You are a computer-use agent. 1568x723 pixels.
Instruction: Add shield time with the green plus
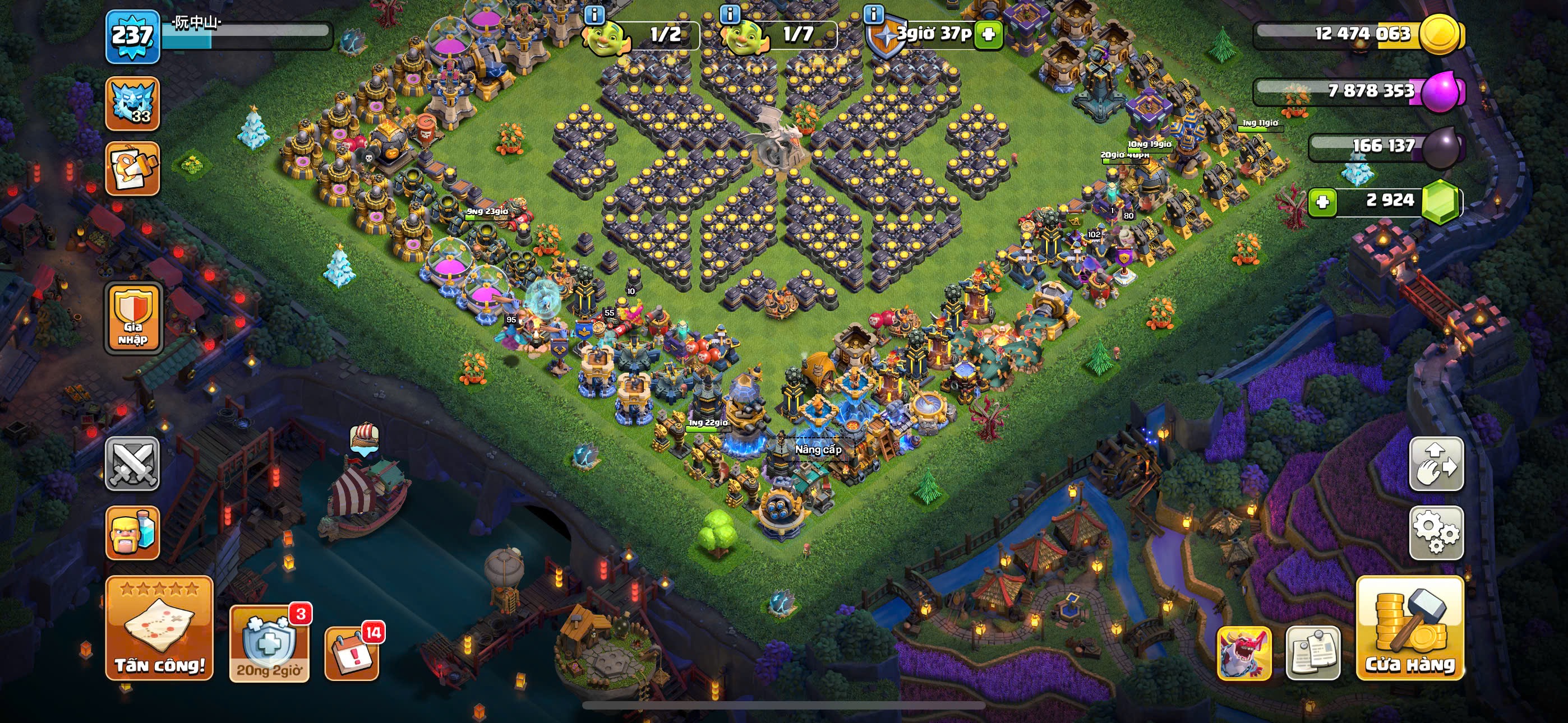click(988, 35)
